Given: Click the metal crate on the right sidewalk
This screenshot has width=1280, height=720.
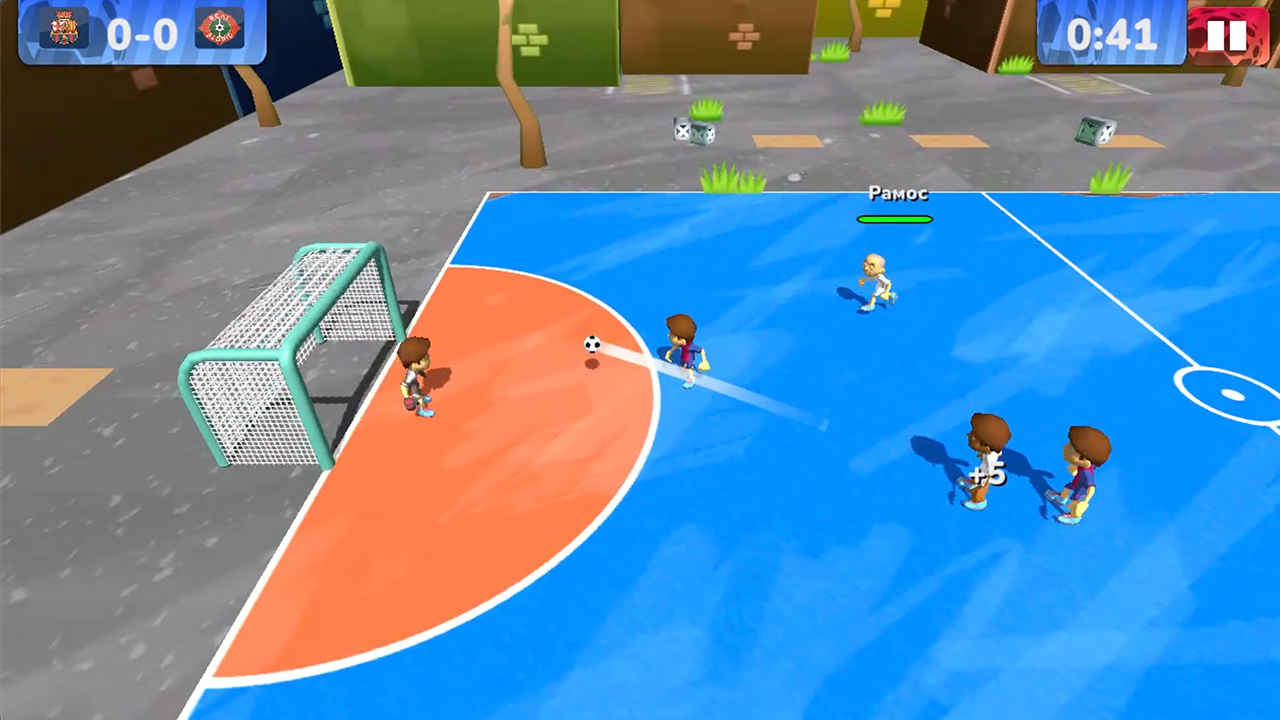Looking at the screenshot, I should pyautogui.click(x=1095, y=131).
